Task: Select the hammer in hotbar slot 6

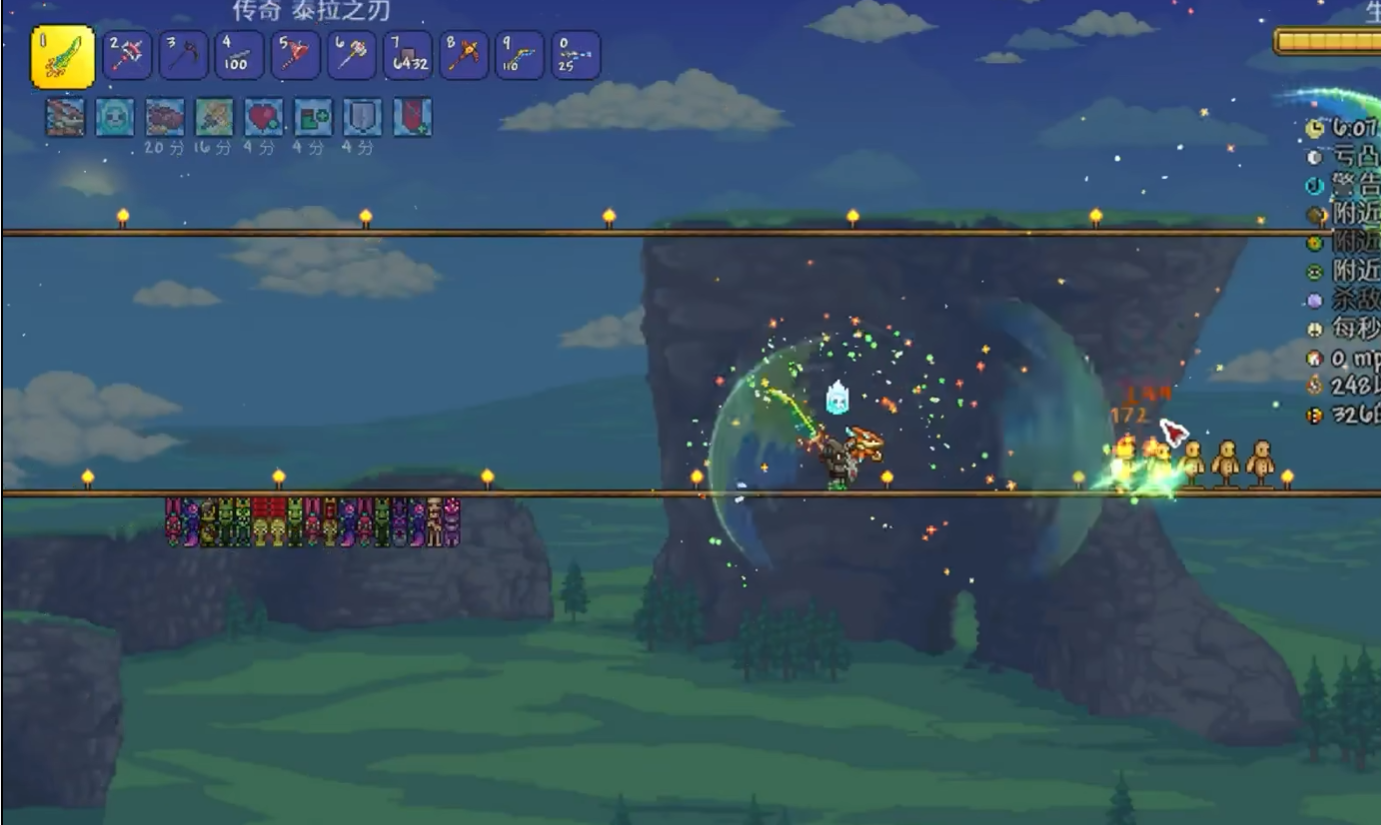Action: coord(351,56)
